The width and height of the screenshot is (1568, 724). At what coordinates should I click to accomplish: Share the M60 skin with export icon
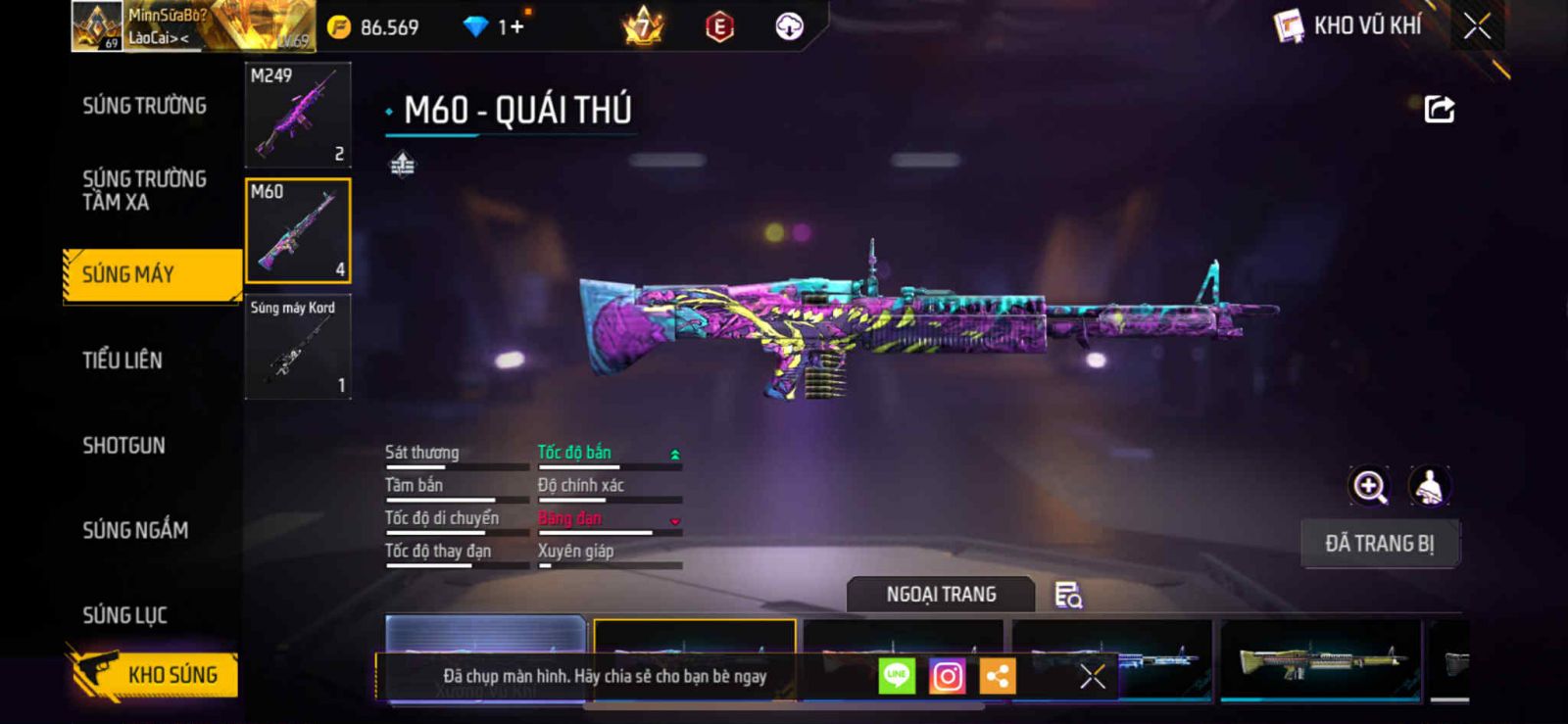(1439, 109)
